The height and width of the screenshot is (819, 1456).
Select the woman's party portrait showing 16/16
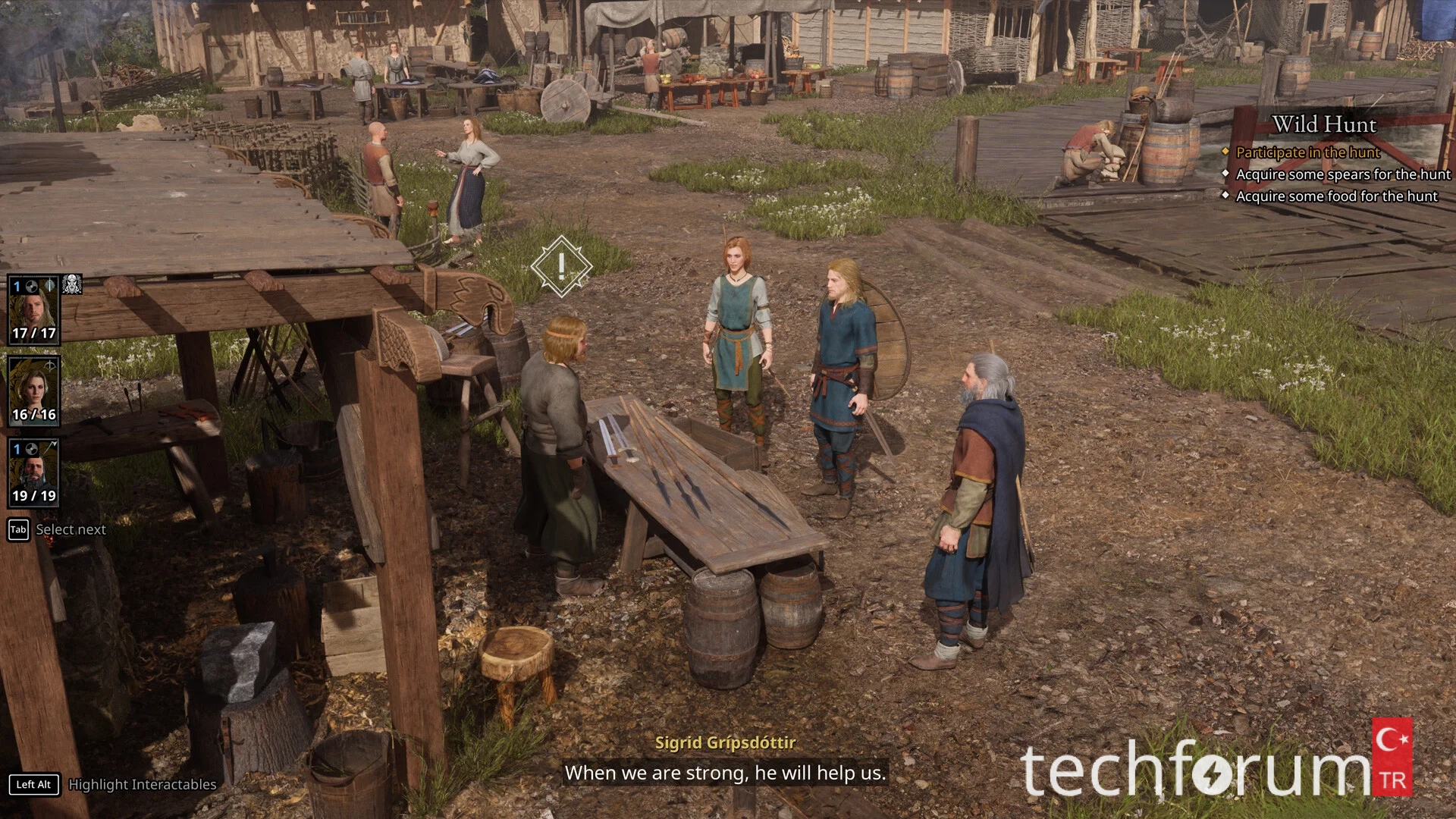(x=33, y=391)
